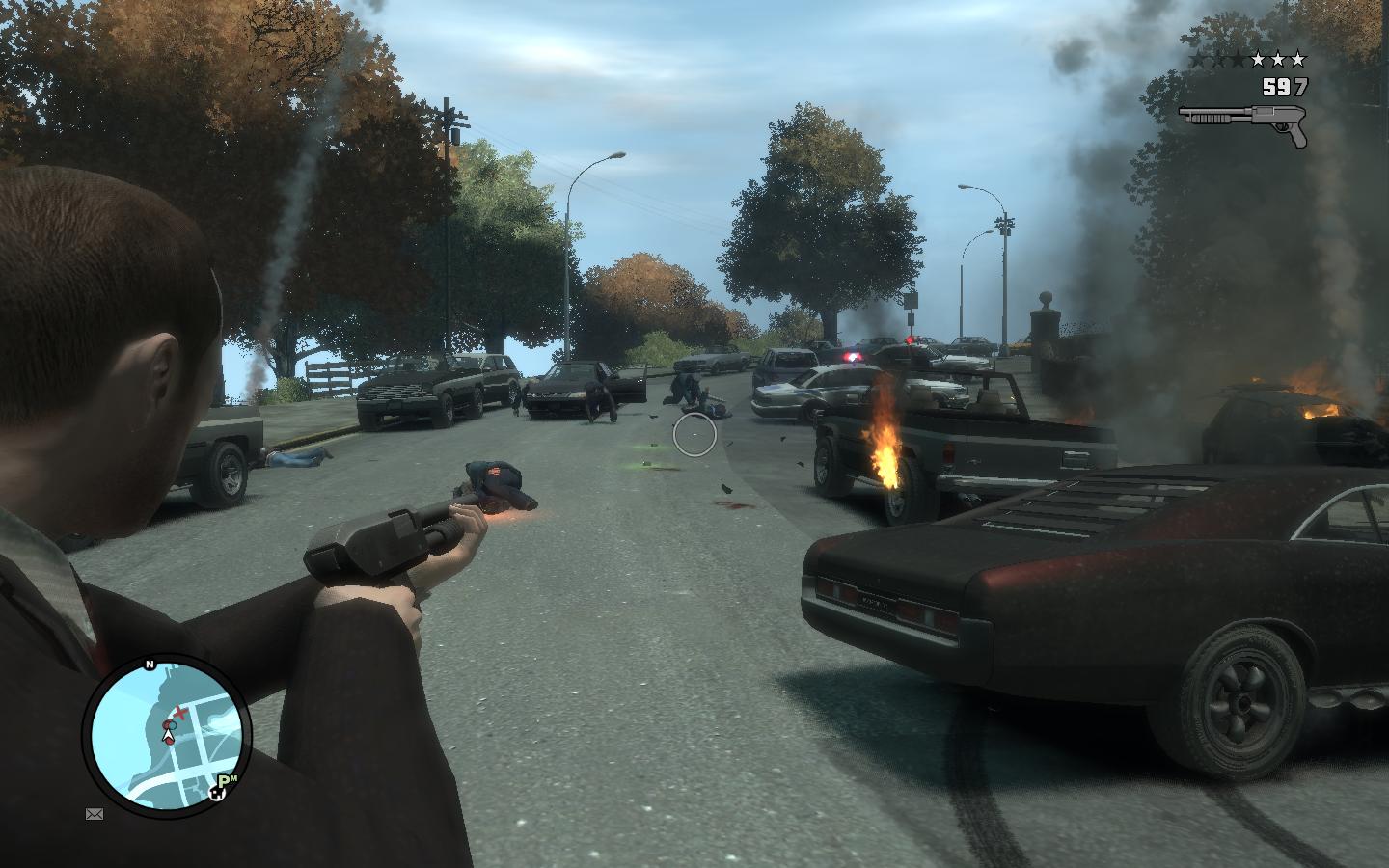
Task: Open the envelope message icon
Action: click(x=95, y=814)
